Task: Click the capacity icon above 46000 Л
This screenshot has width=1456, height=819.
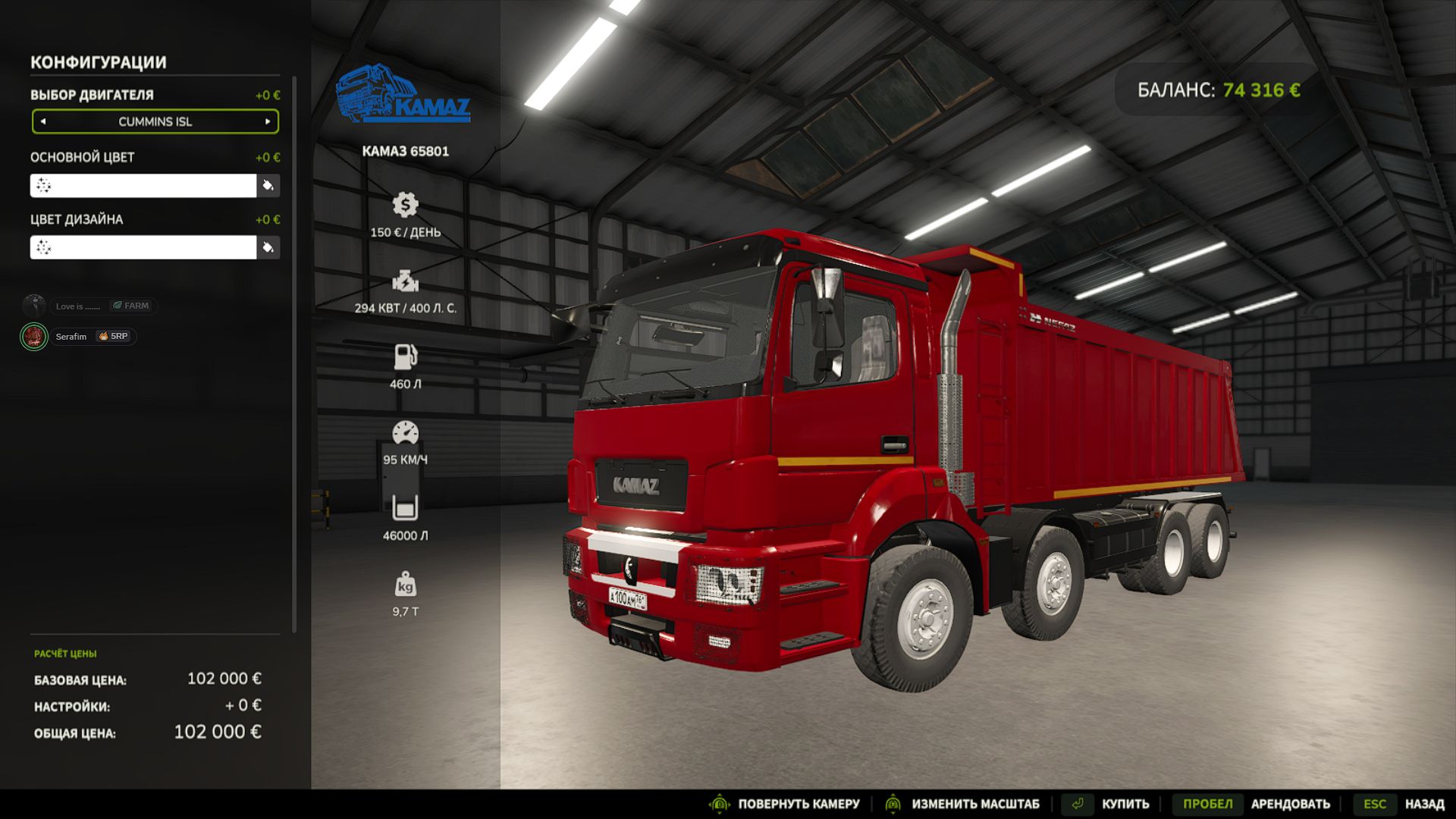Action: tap(406, 506)
